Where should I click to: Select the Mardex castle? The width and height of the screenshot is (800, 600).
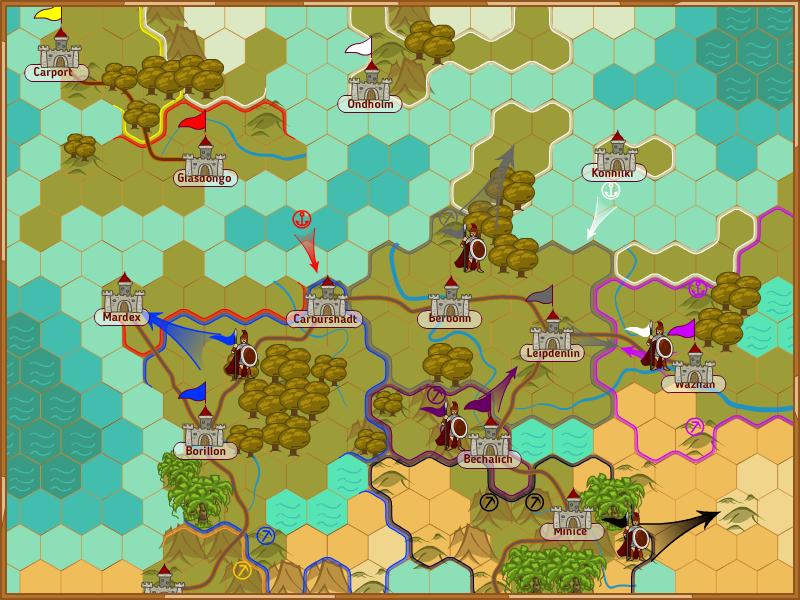(x=124, y=297)
